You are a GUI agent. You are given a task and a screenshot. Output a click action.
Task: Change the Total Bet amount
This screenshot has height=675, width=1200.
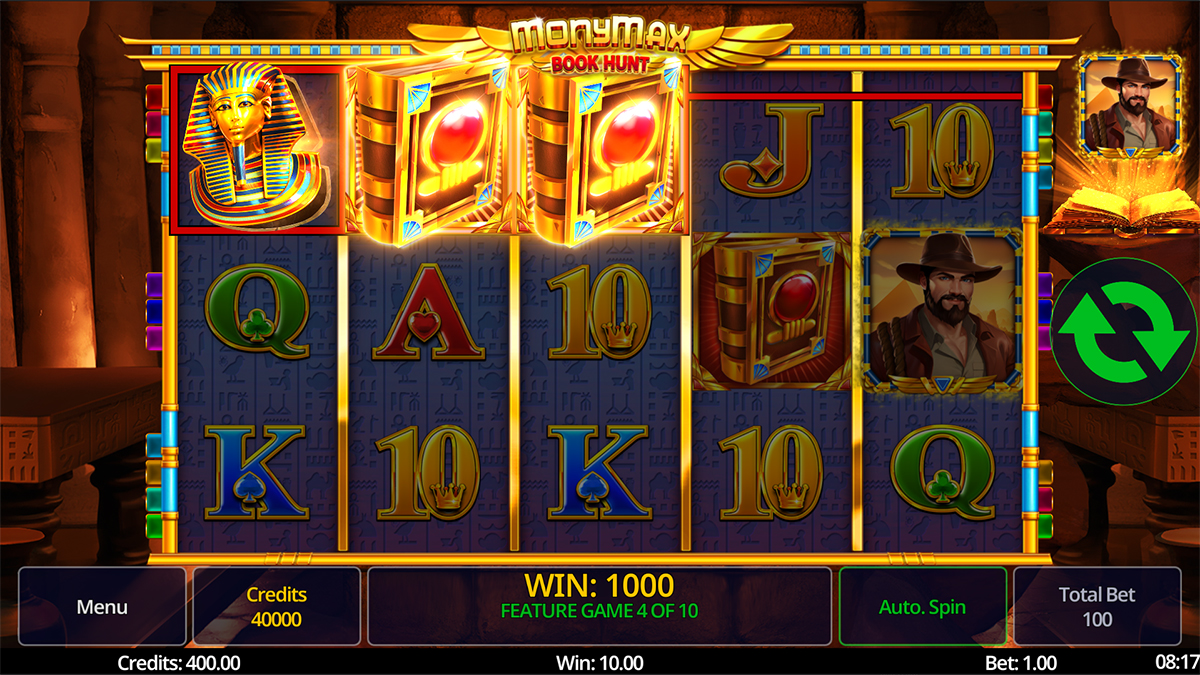click(x=1097, y=607)
